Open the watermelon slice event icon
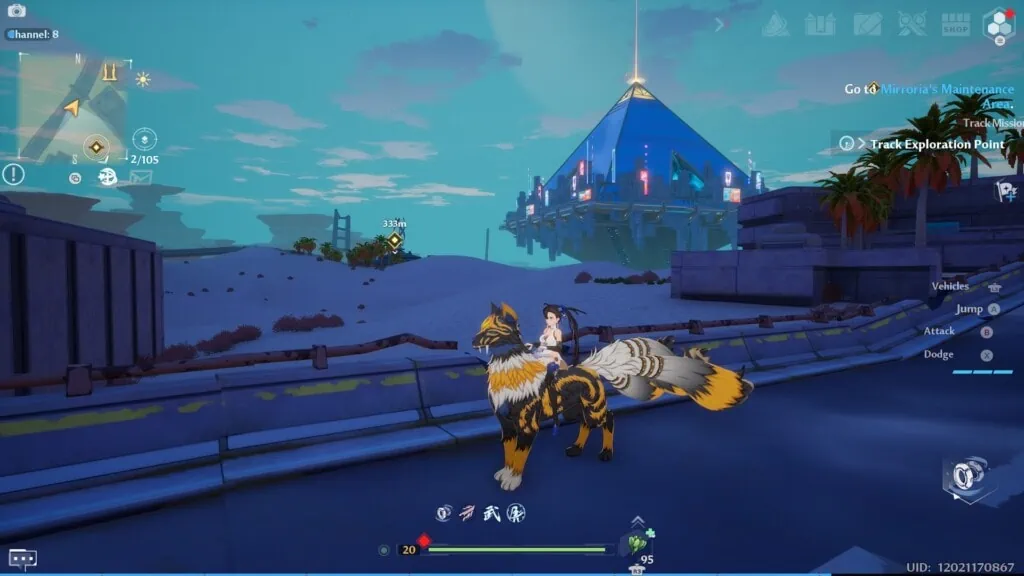The image size is (1024, 576). click(x=776, y=24)
